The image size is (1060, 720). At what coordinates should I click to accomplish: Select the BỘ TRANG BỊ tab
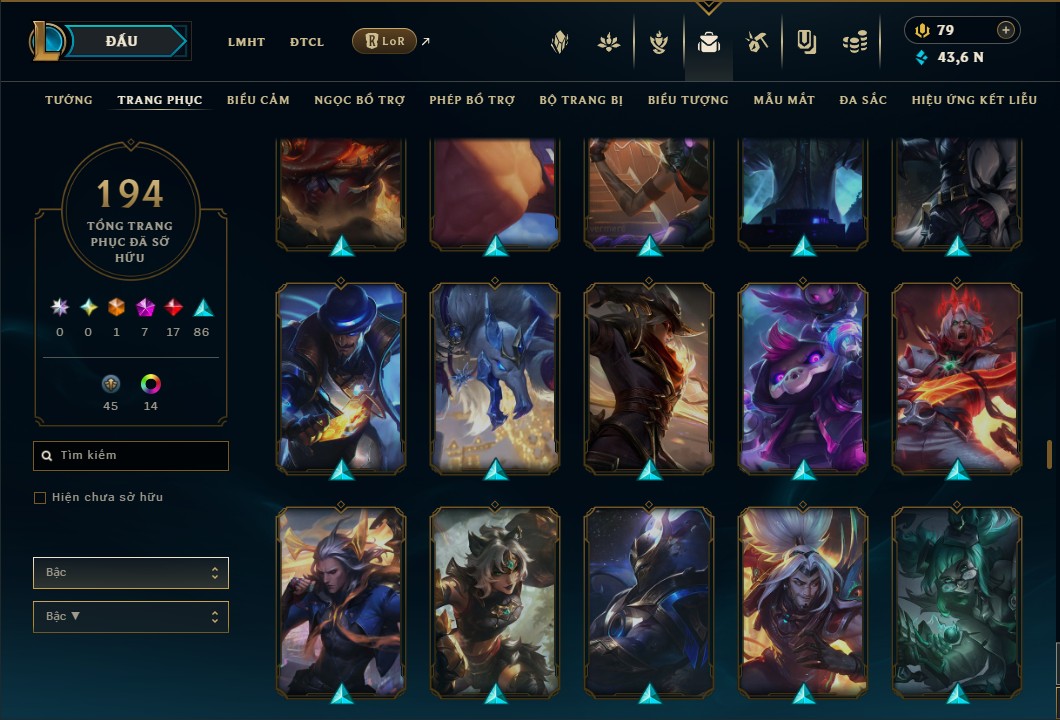581,100
